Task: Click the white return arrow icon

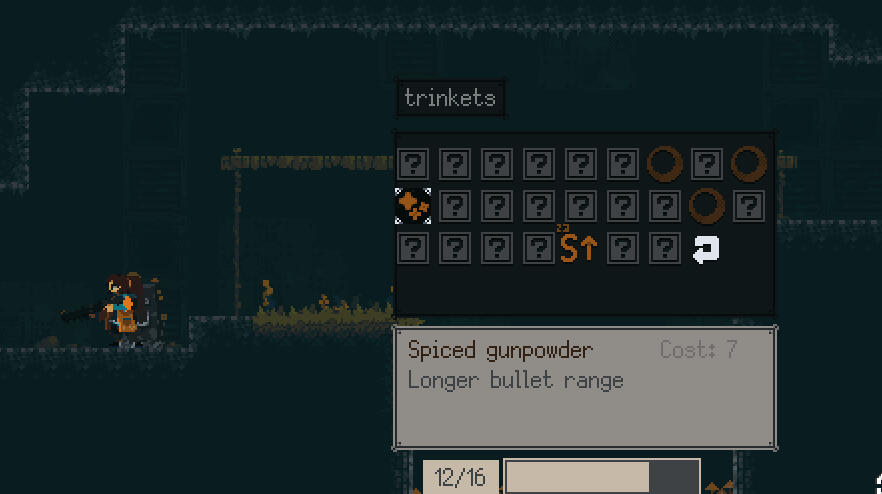Action: 706,249
